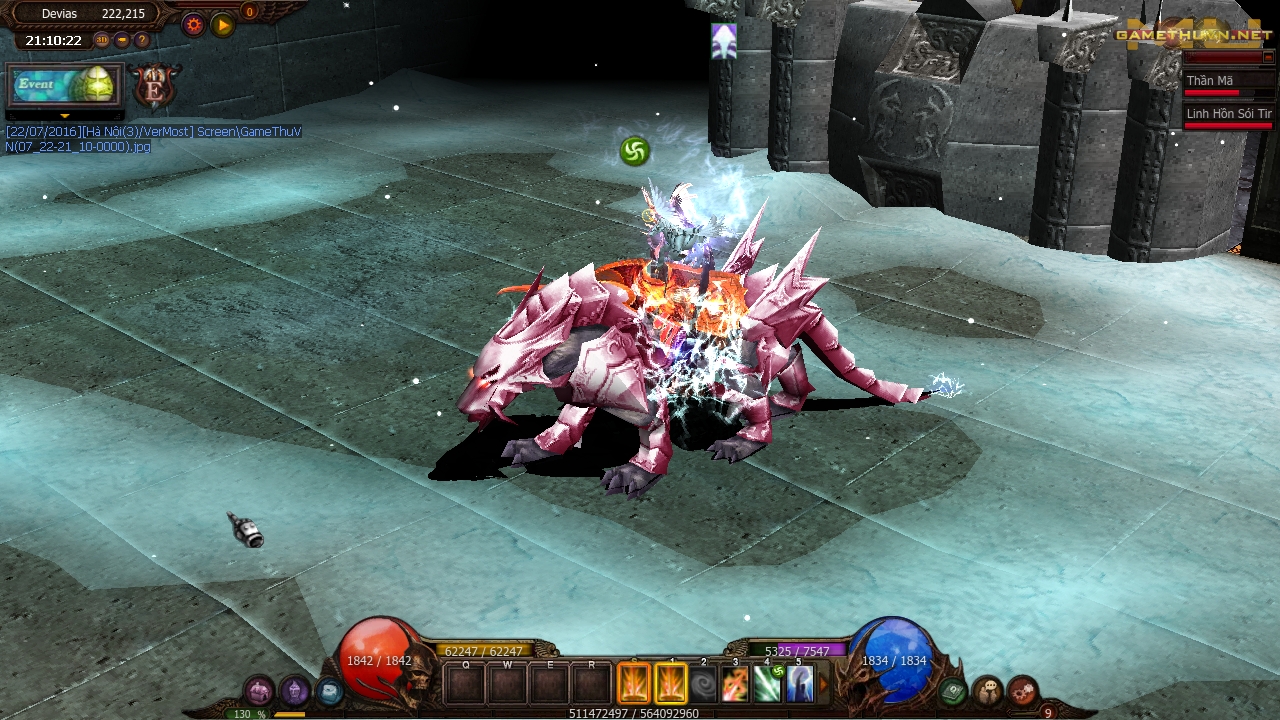The width and height of the screenshot is (1280, 720).
Task: Toggle the 3D camera view
Action: click(x=102, y=40)
